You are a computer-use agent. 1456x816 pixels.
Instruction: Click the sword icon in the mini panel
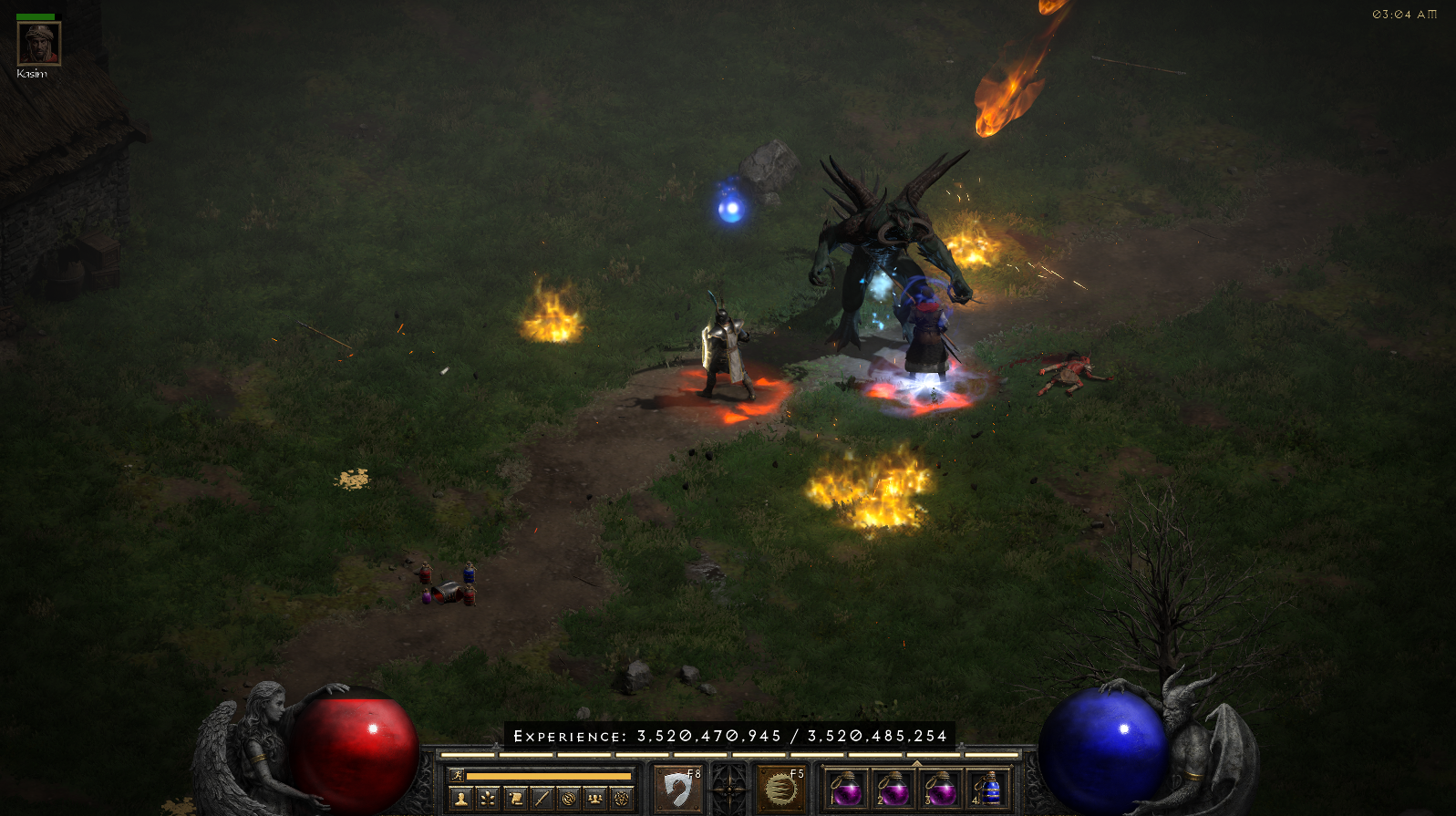[542, 799]
